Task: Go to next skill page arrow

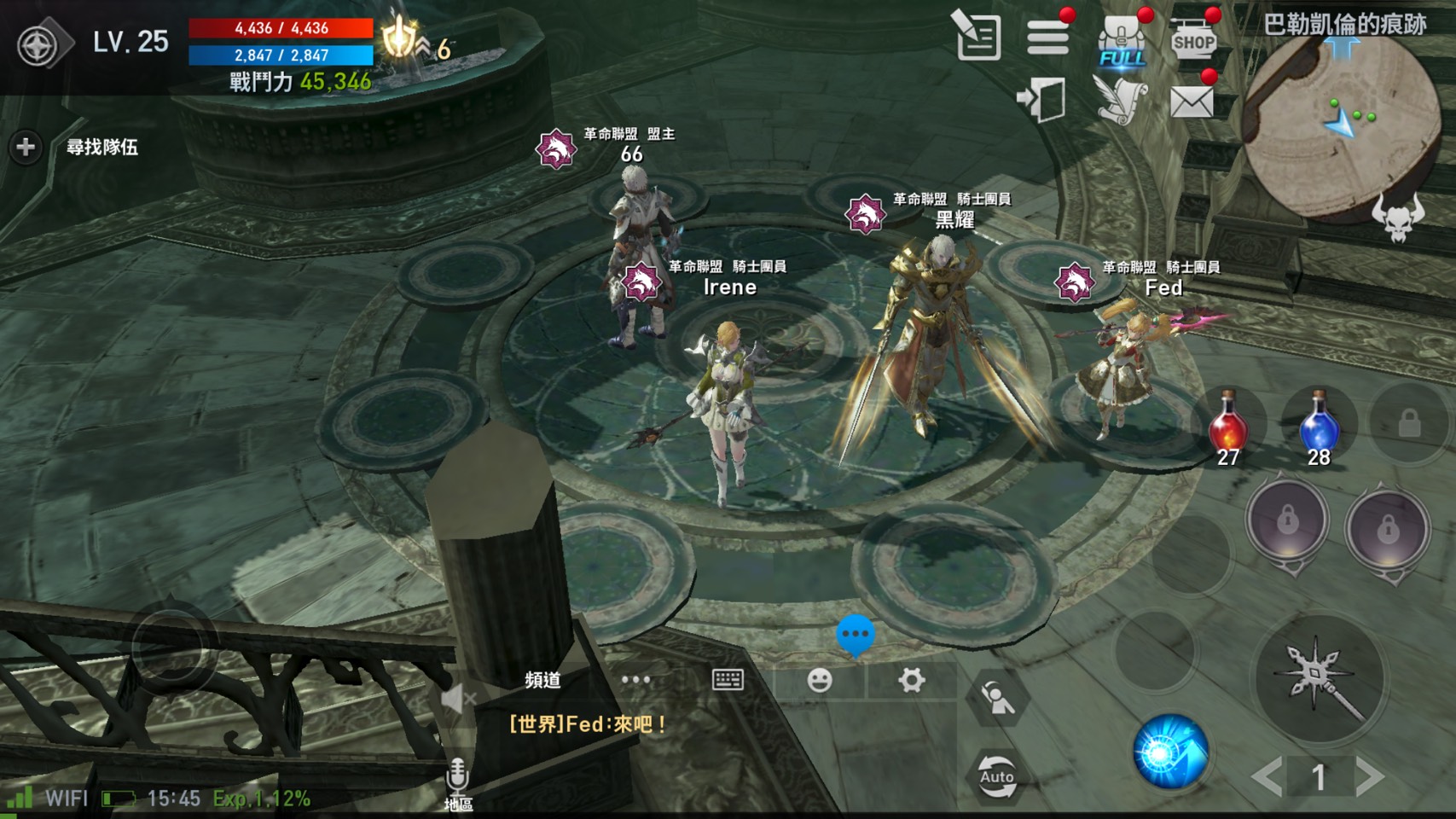Action: (x=1370, y=776)
